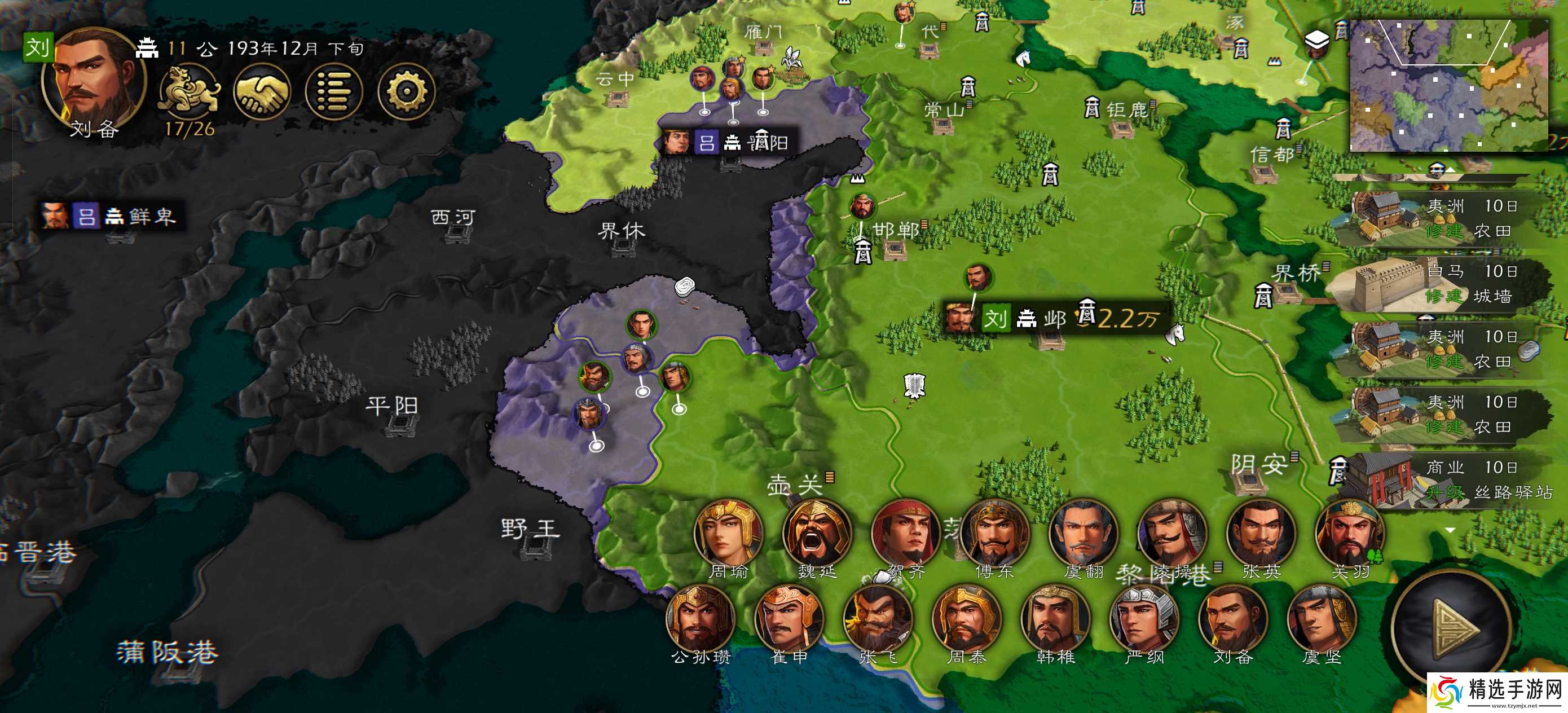Select general 张飞 portrait
This screenshot has height=713, width=1568.
(x=877, y=619)
